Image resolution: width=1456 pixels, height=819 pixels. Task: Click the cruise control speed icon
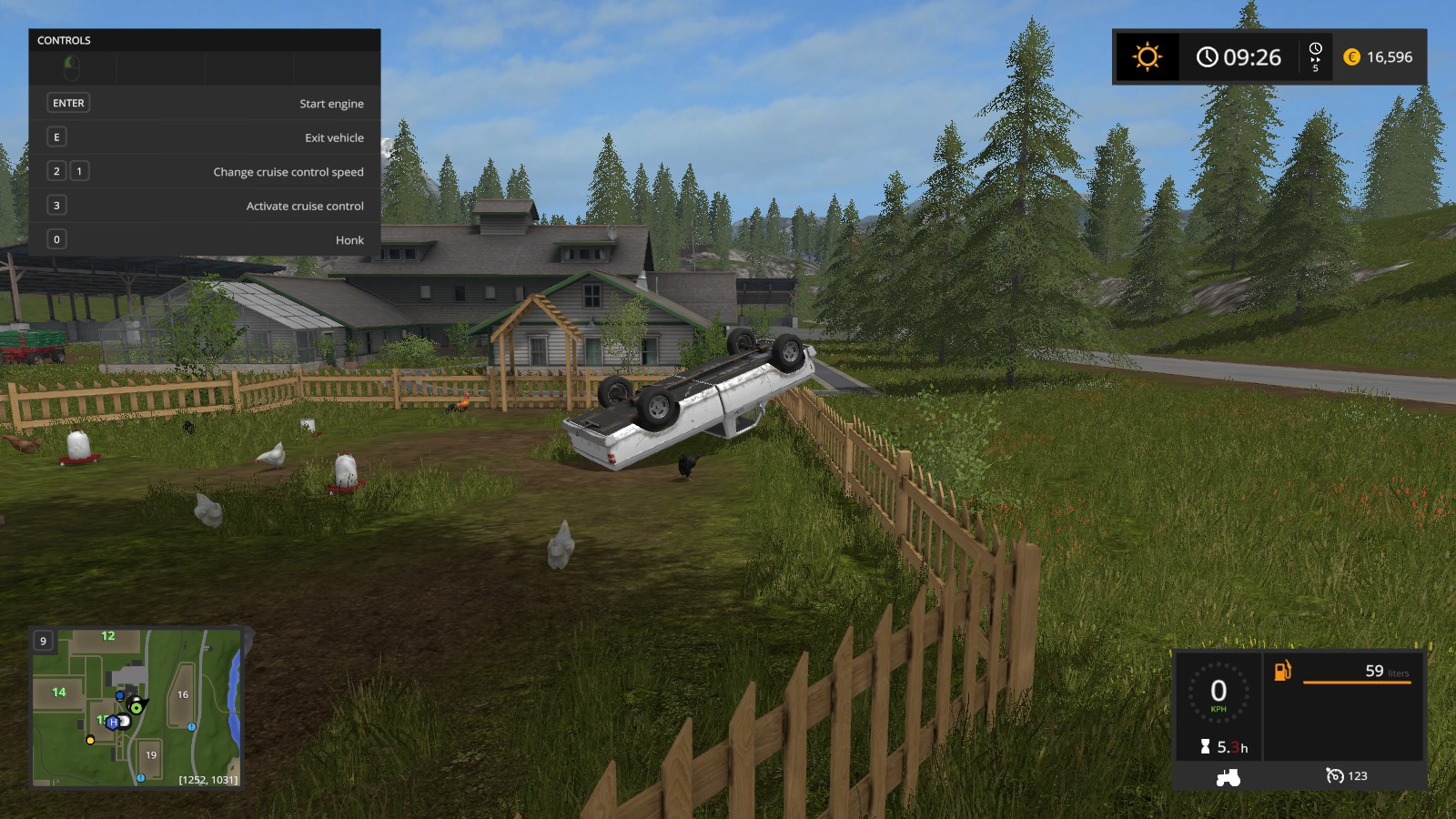[x=1334, y=775]
